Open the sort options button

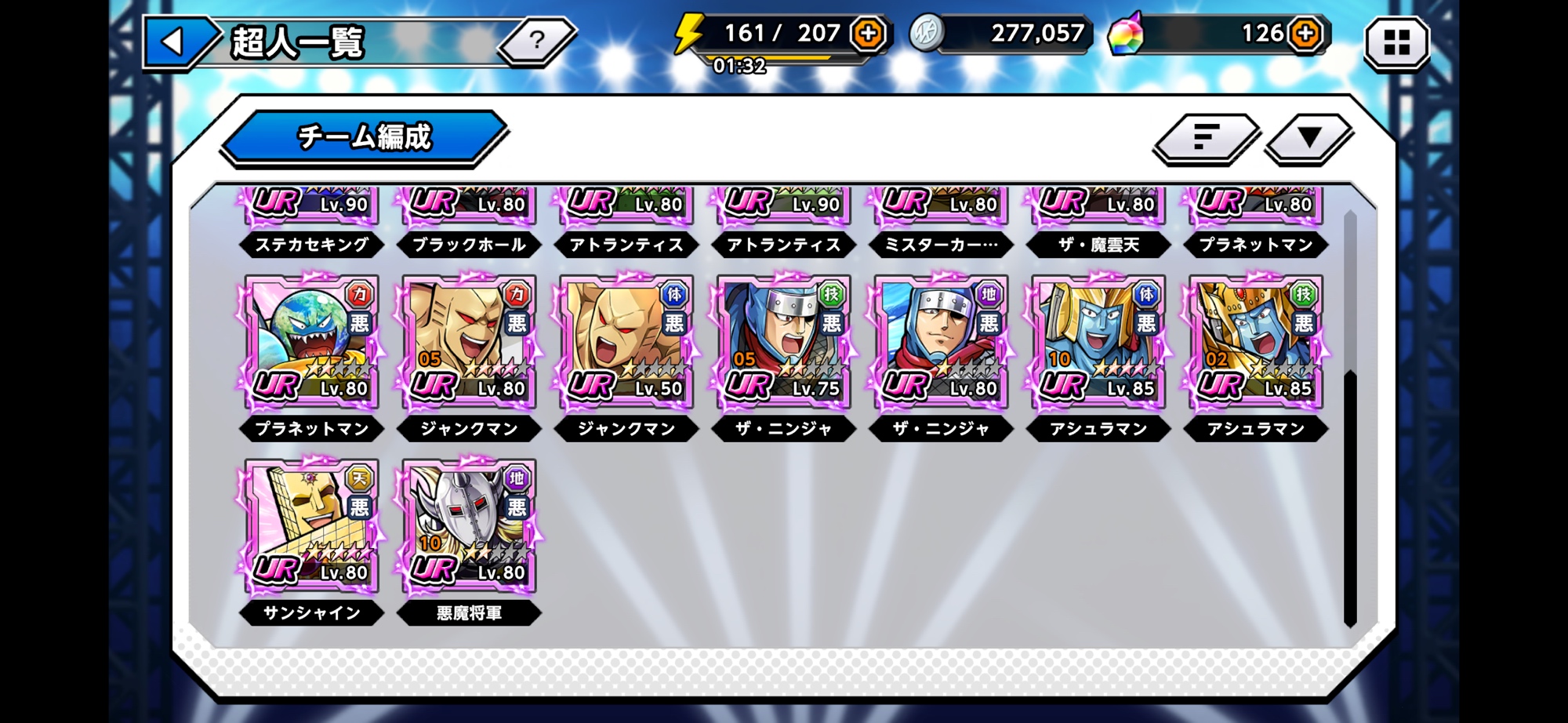pyautogui.click(x=1205, y=138)
